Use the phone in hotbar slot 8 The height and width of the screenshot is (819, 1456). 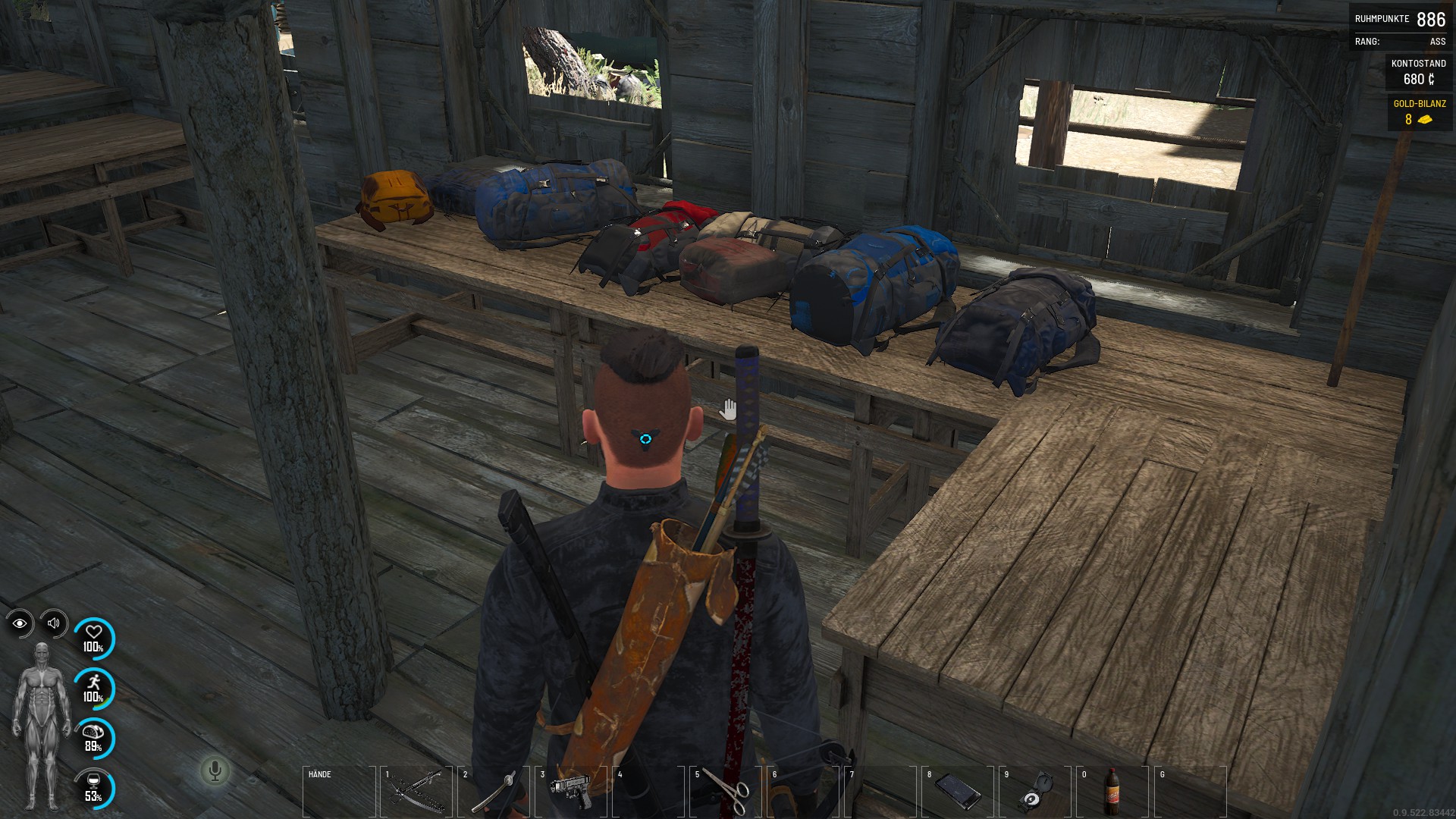tap(958, 793)
